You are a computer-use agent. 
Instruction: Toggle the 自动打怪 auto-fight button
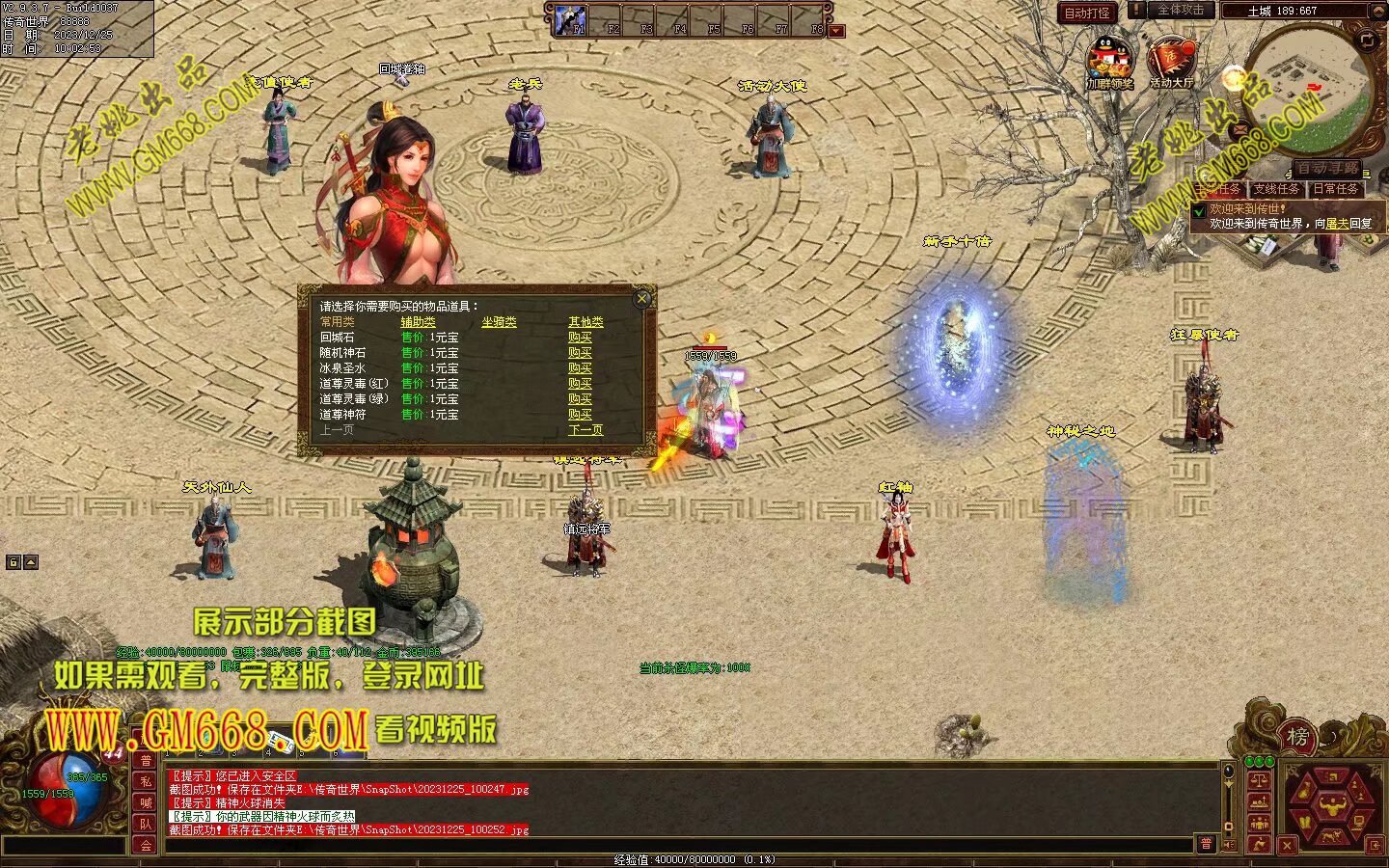click(x=1087, y=13)
